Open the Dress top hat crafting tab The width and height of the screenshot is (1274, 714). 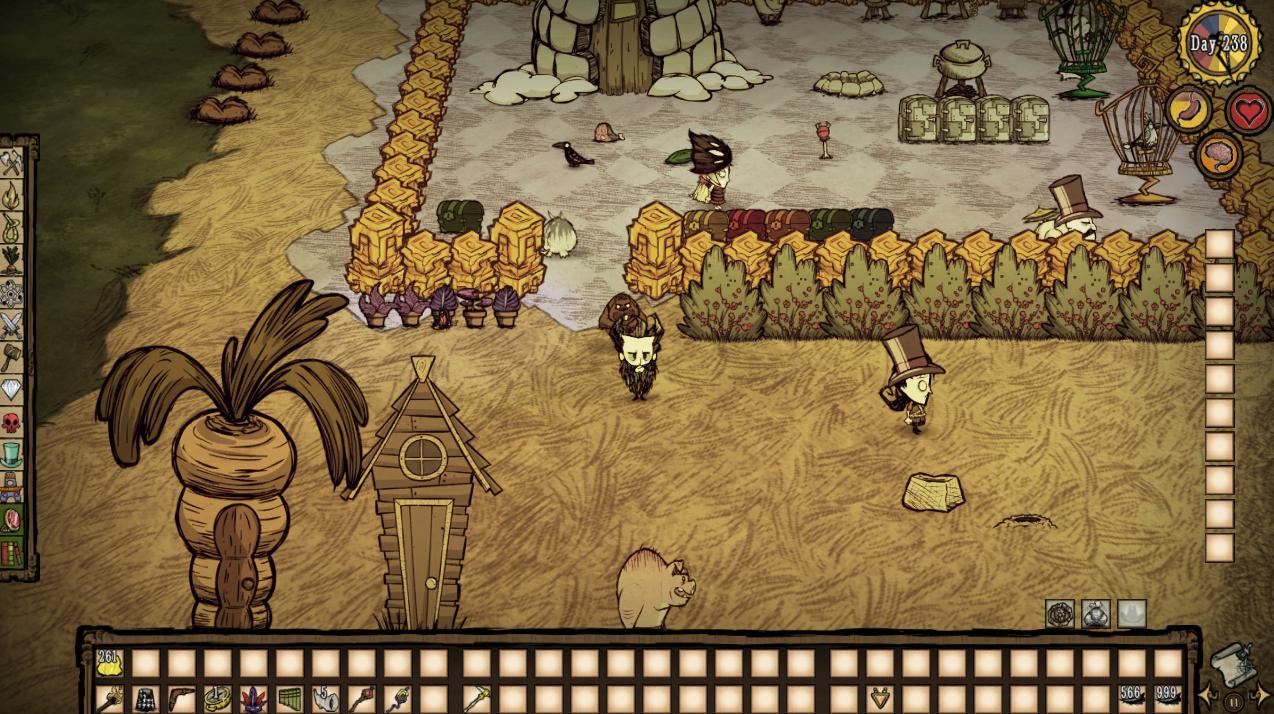tap(12, 455)
